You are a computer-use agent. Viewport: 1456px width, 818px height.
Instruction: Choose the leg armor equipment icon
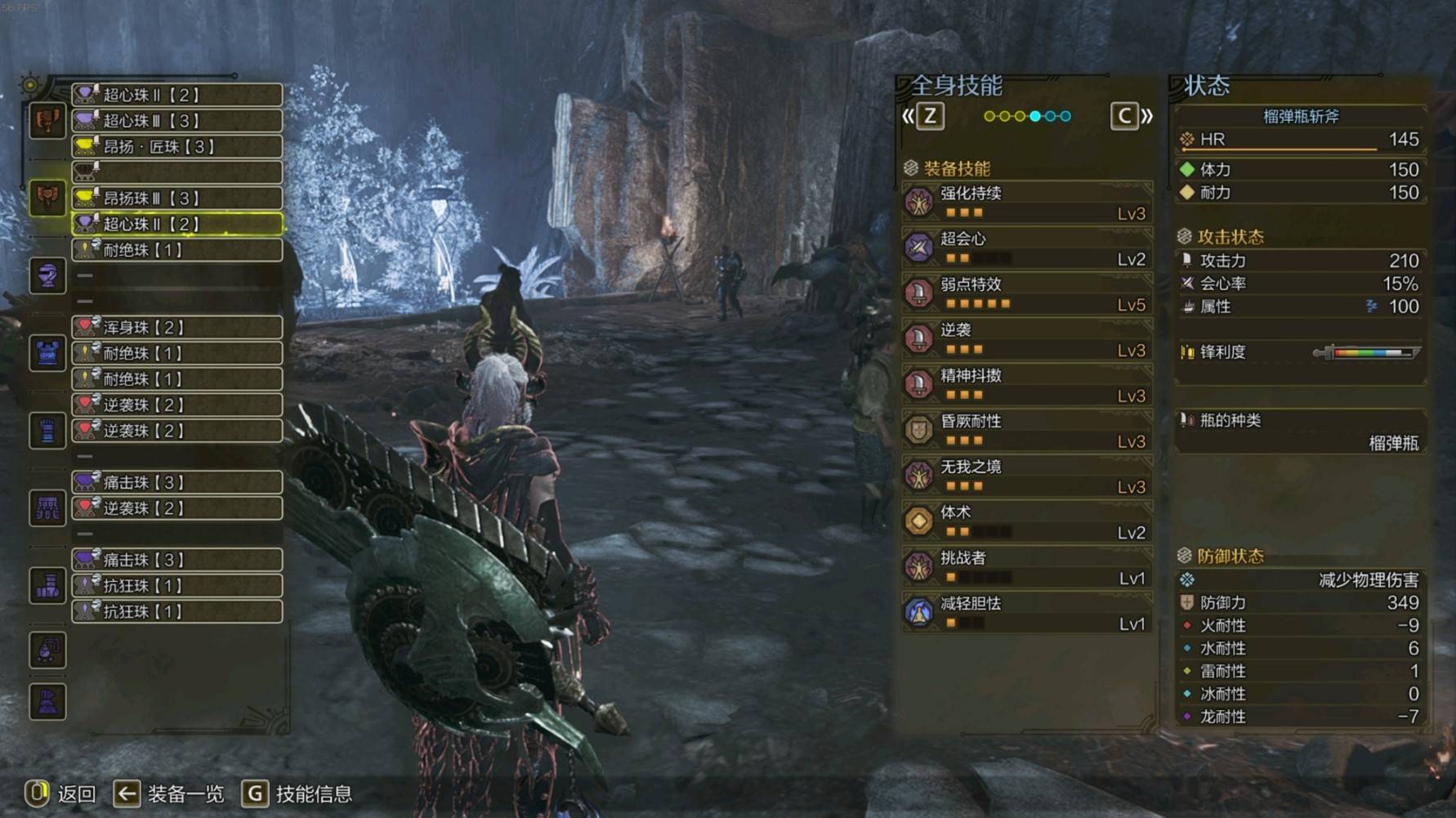[47, 585]
